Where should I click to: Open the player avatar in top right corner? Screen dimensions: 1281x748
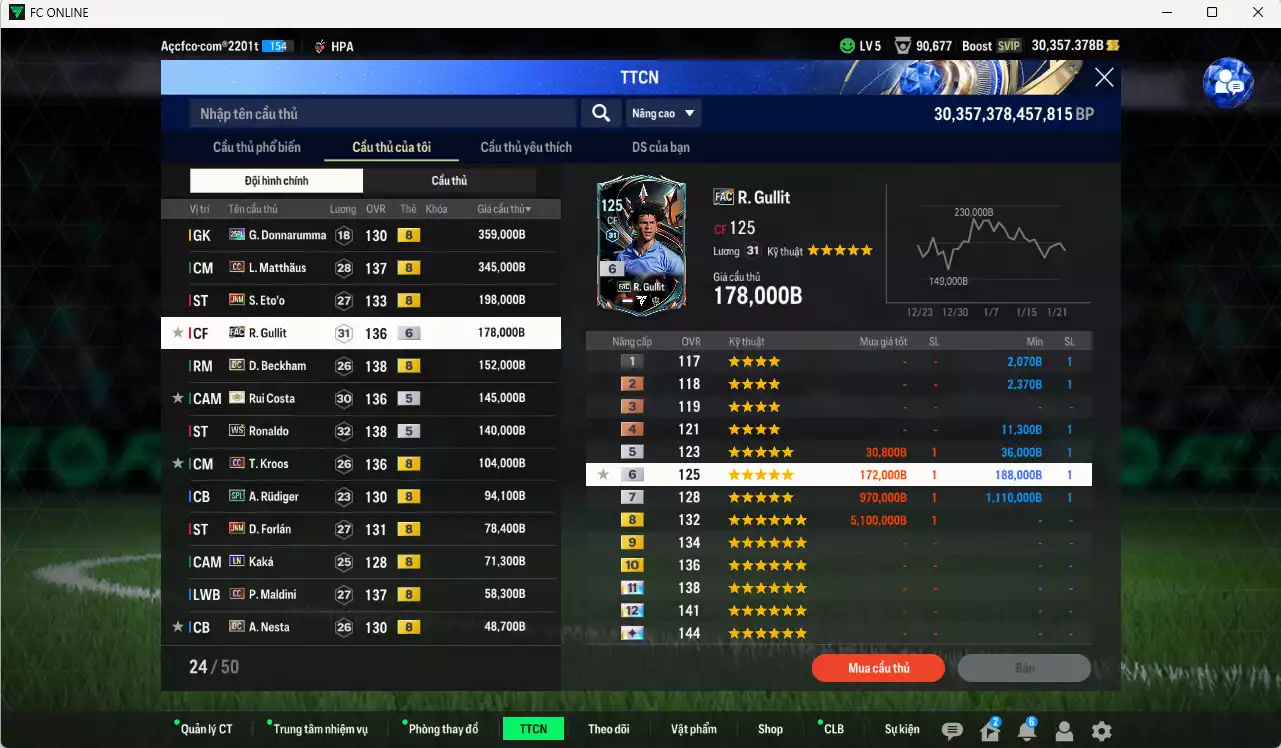[x=1229, y=83]
